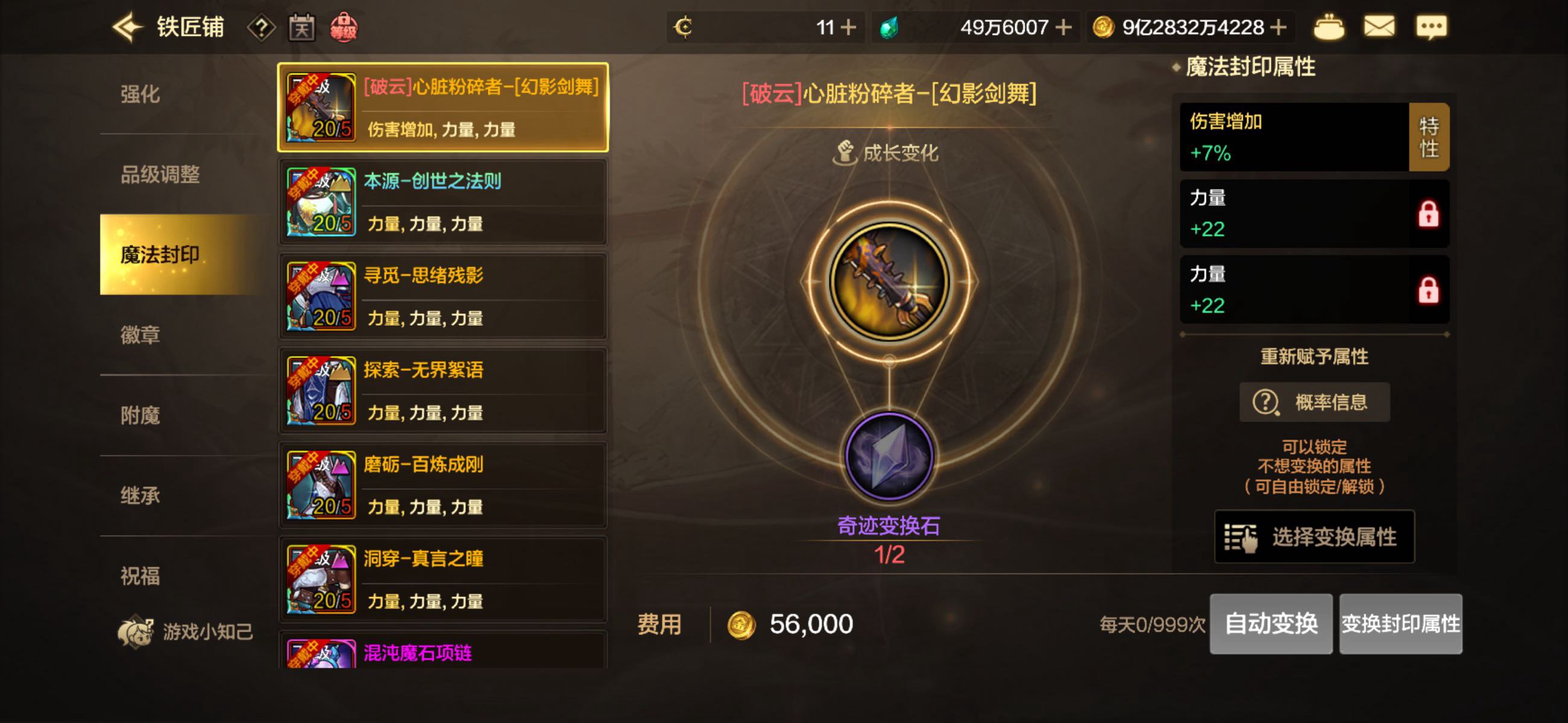1568x723 pixels.
Task: Open 概率信息 probability info
Action: [x=1314, y=402]
